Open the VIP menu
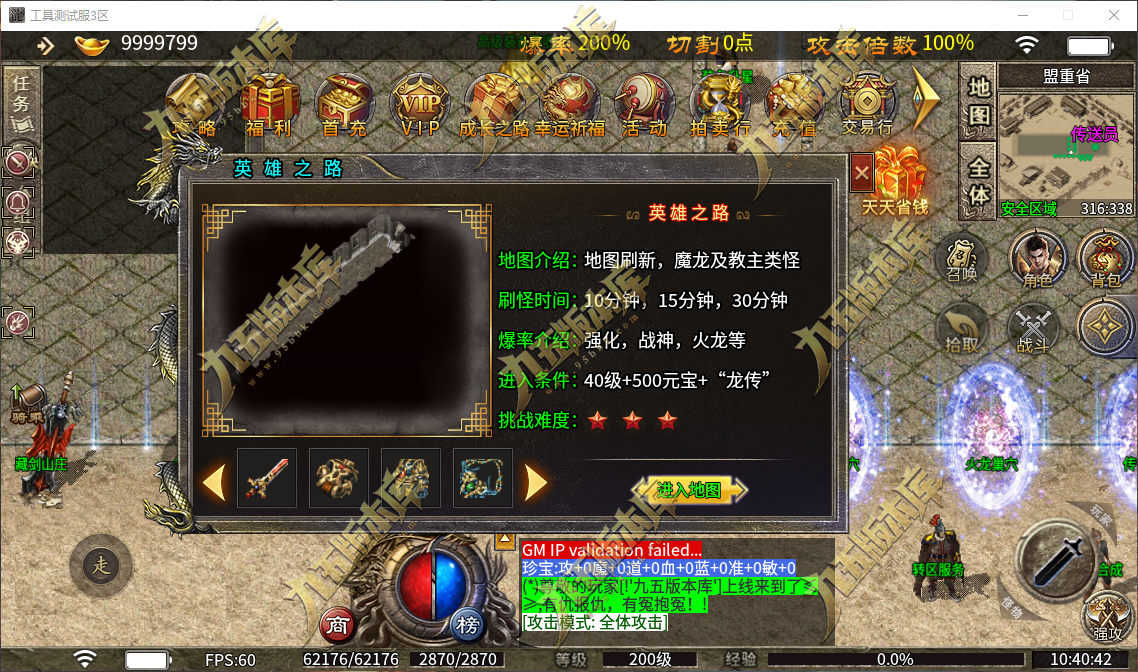Image resolution: width=1138 pixels, height=672 pixels. [420, 104]
